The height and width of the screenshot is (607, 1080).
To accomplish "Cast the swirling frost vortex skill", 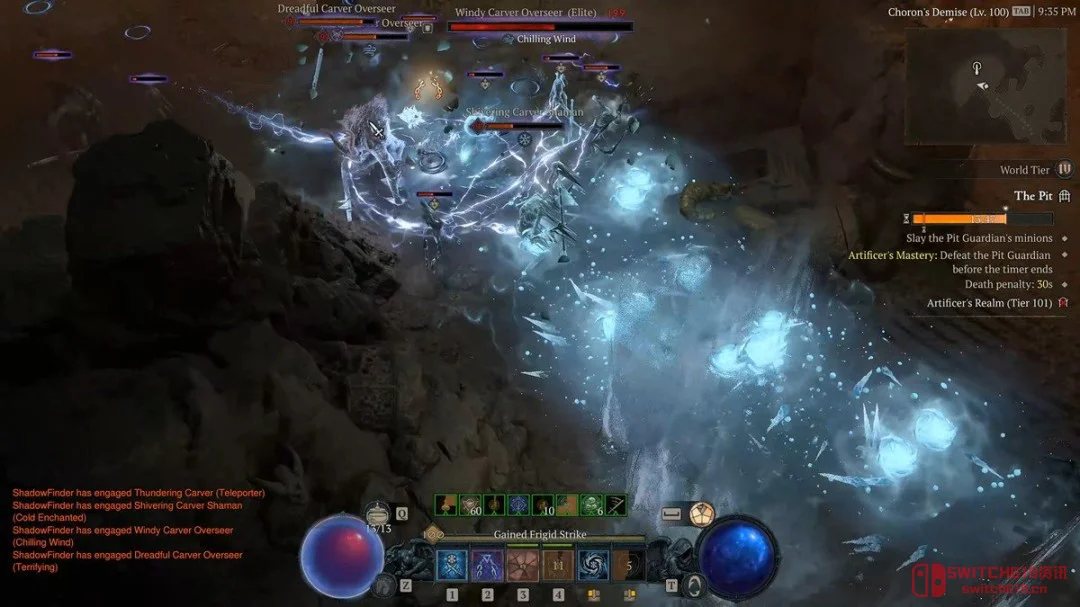I will pos(593,566).
